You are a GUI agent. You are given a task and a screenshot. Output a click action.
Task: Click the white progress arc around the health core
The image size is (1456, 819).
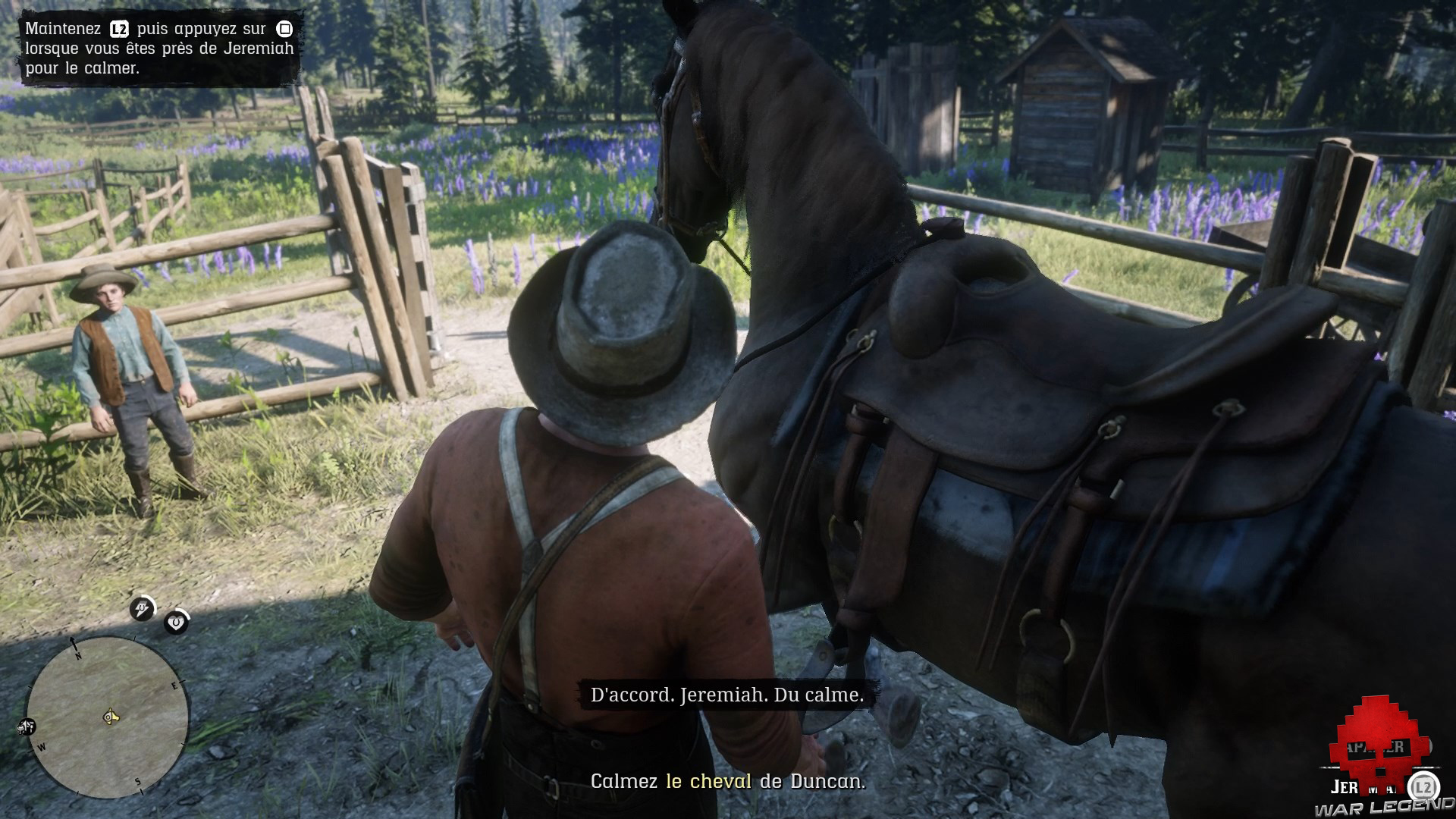pos(184,614)
